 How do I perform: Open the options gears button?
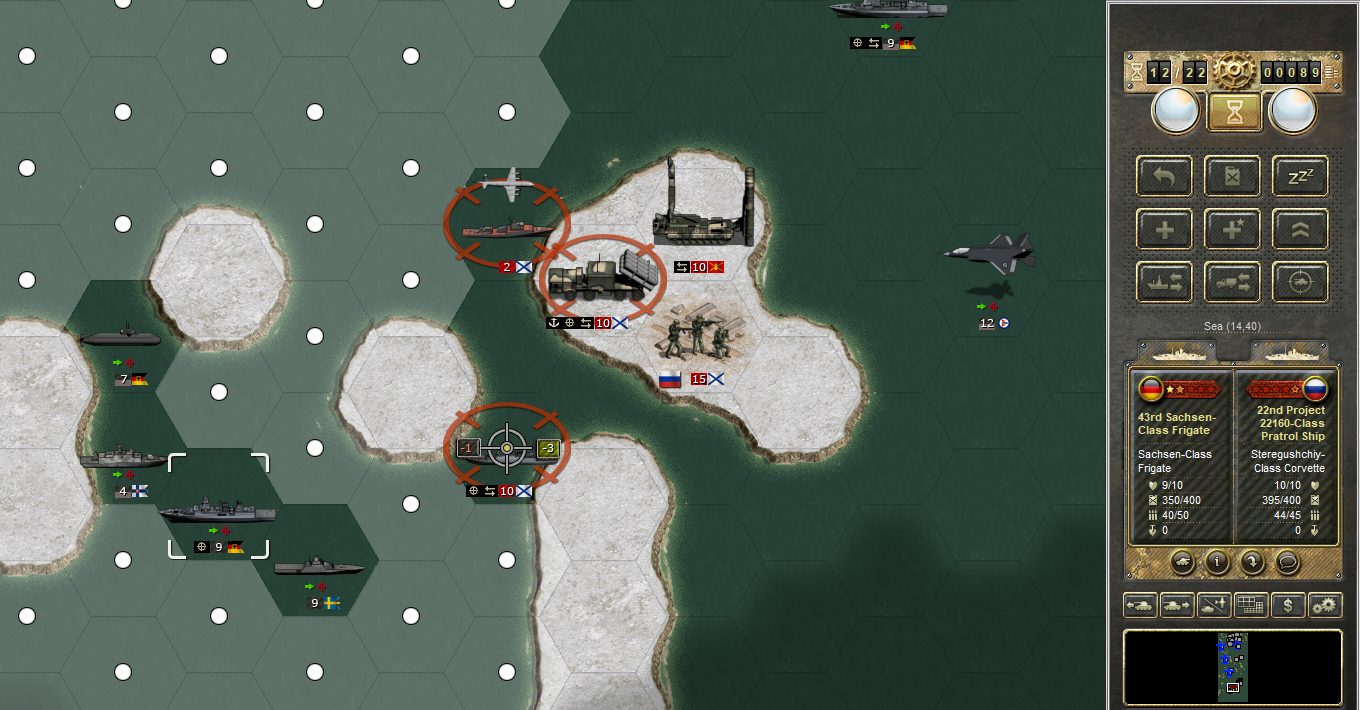click(1325, 605)
